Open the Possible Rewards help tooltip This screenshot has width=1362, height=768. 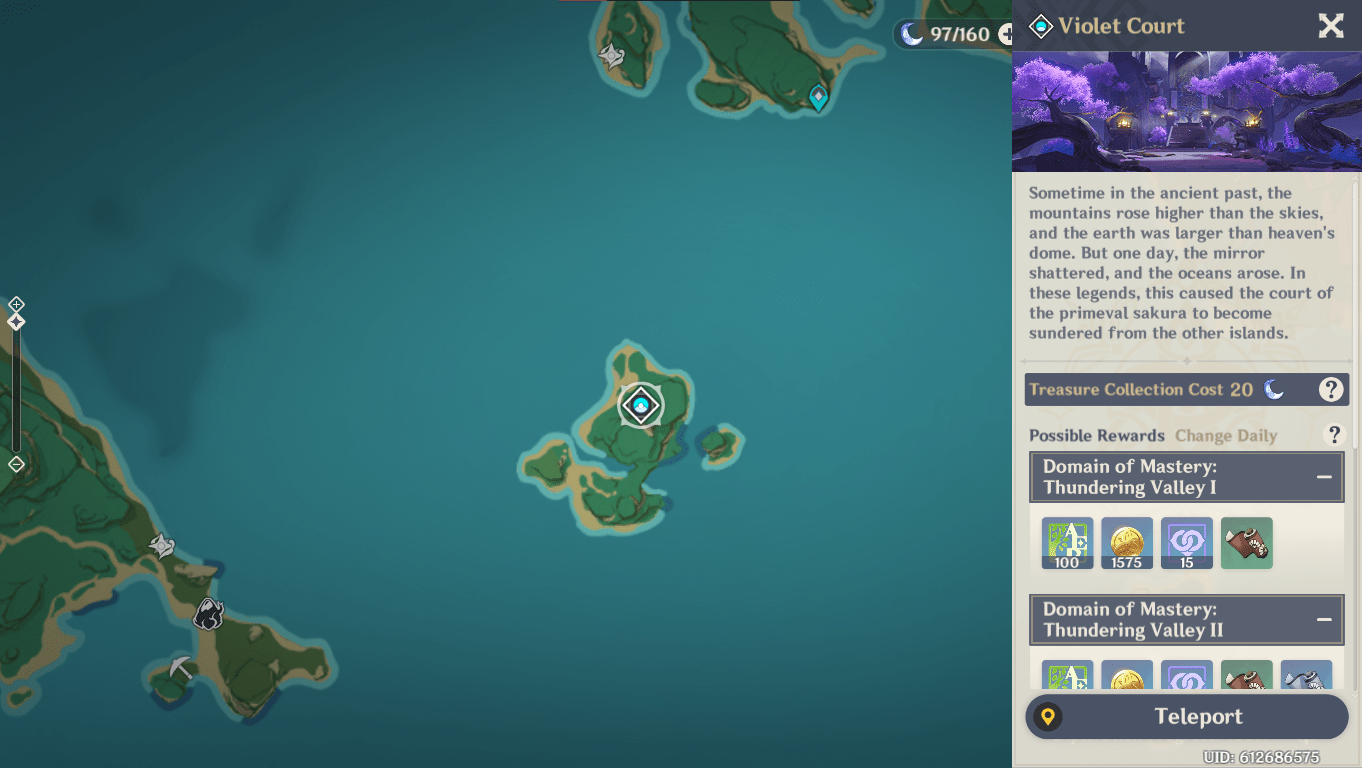click(1334, 435)
